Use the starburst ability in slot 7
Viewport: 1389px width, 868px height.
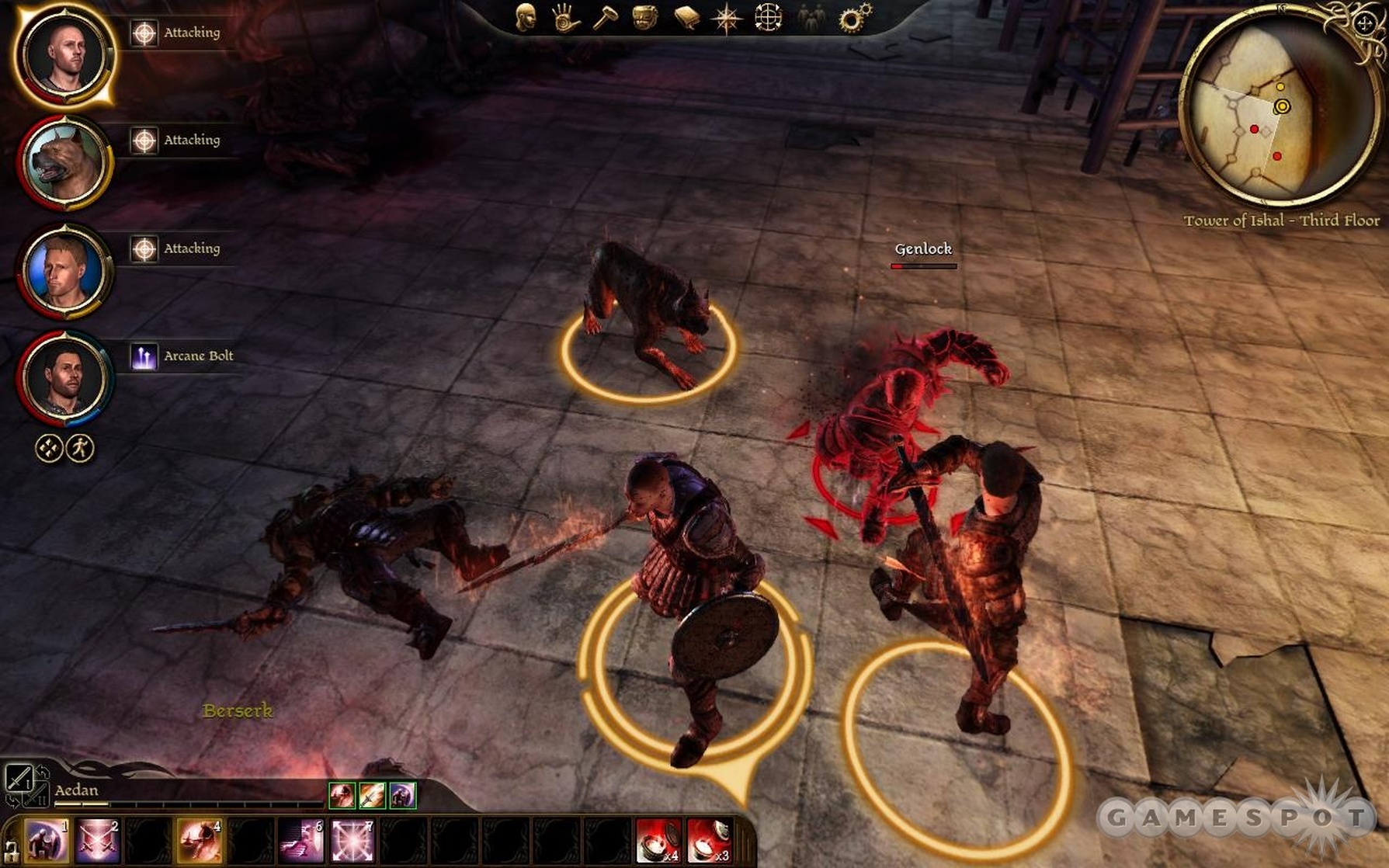(x=352, y=841)
